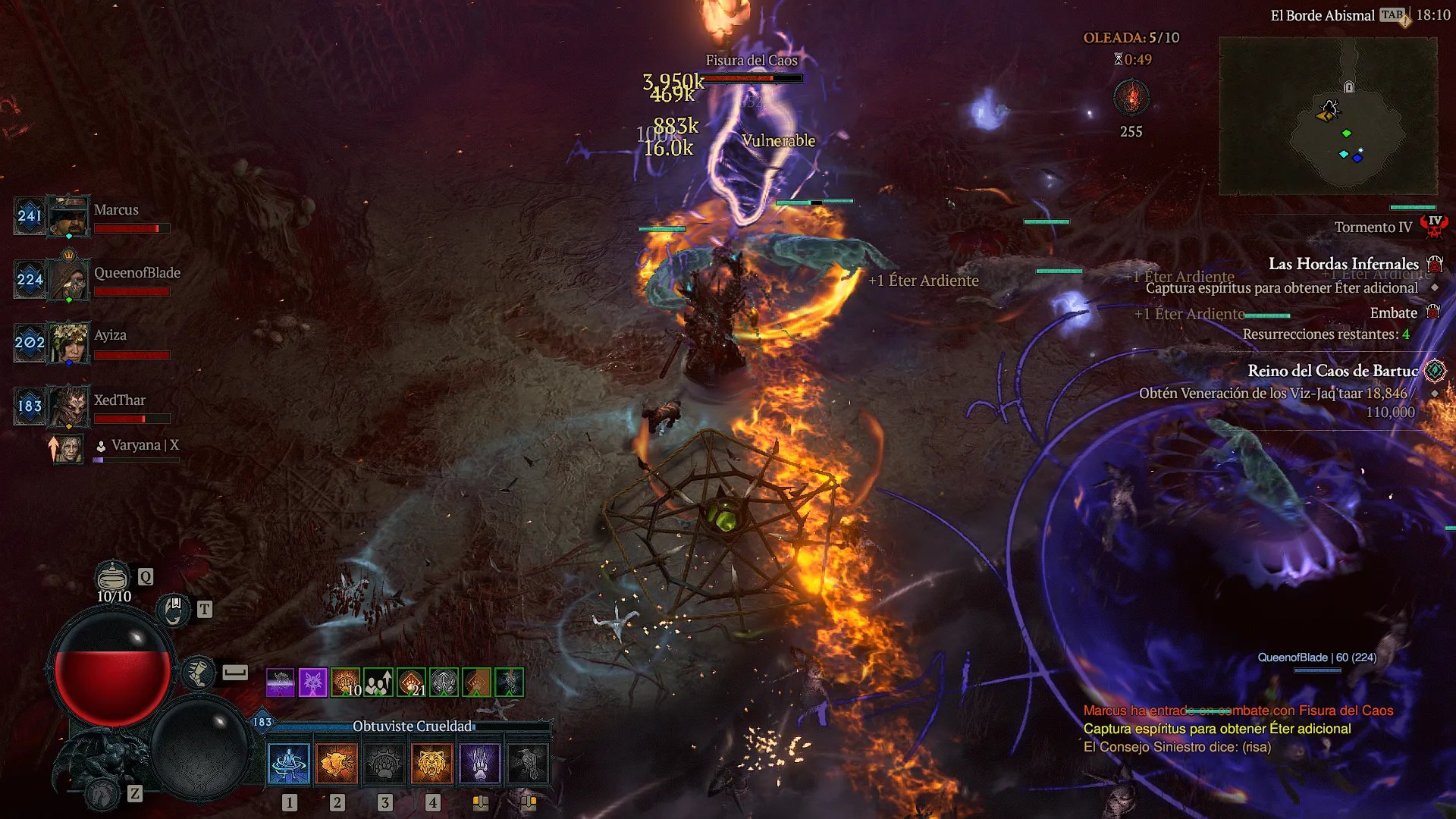Activate the roaring bear skill
The width and height of the screenshot is (1456, 819).
[x=337, y=763]
